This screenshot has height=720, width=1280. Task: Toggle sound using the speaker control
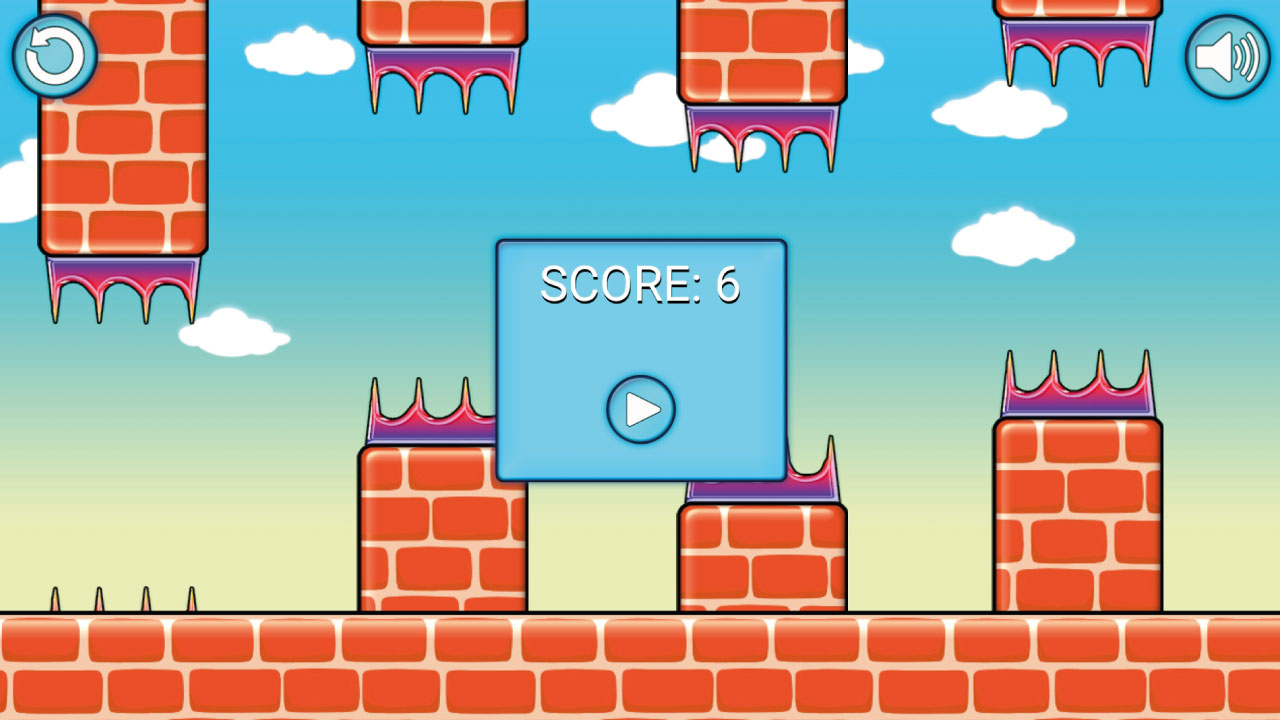(1226, 57)
